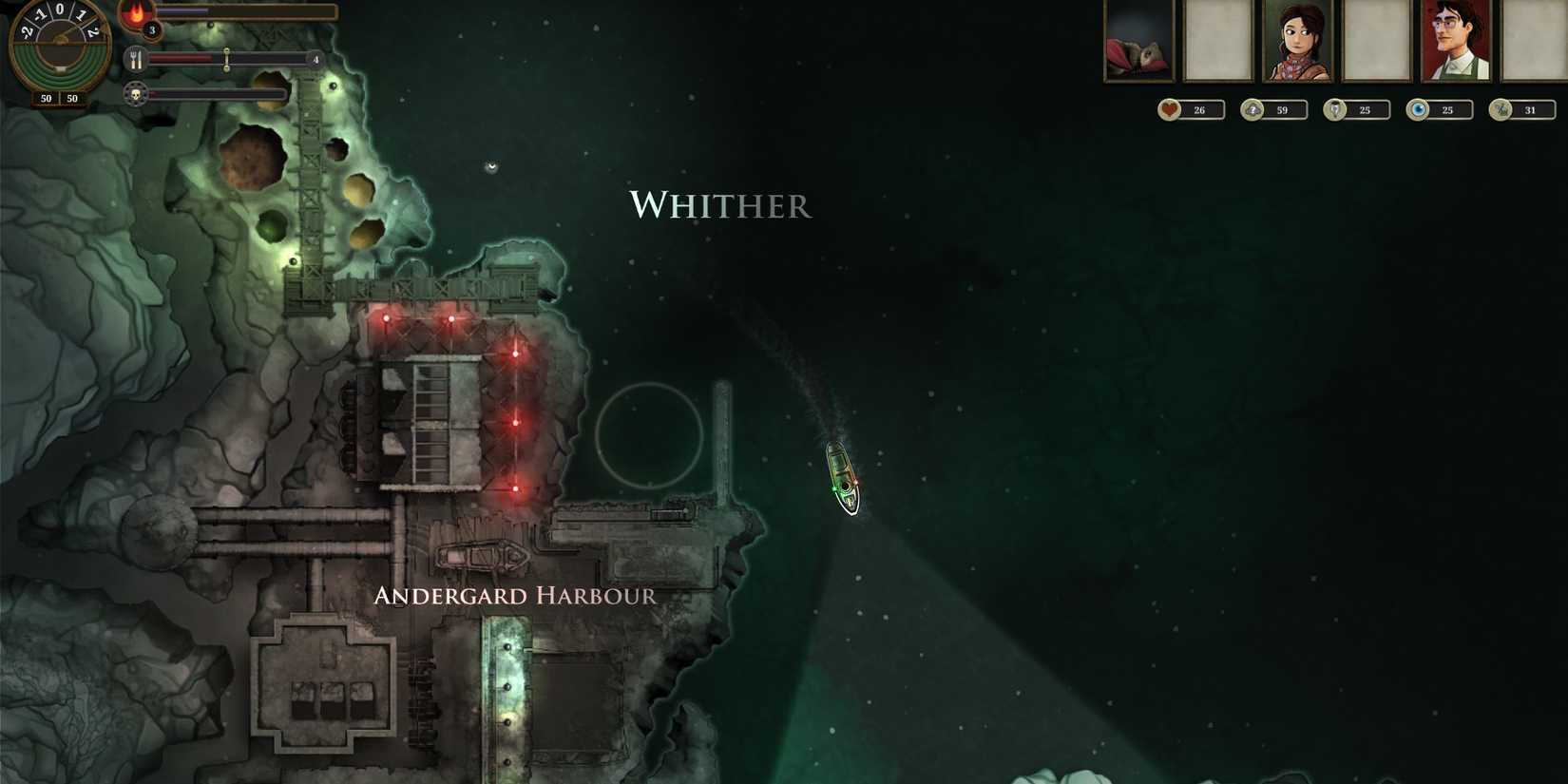Click the player's boat on the water

point(840,475)
